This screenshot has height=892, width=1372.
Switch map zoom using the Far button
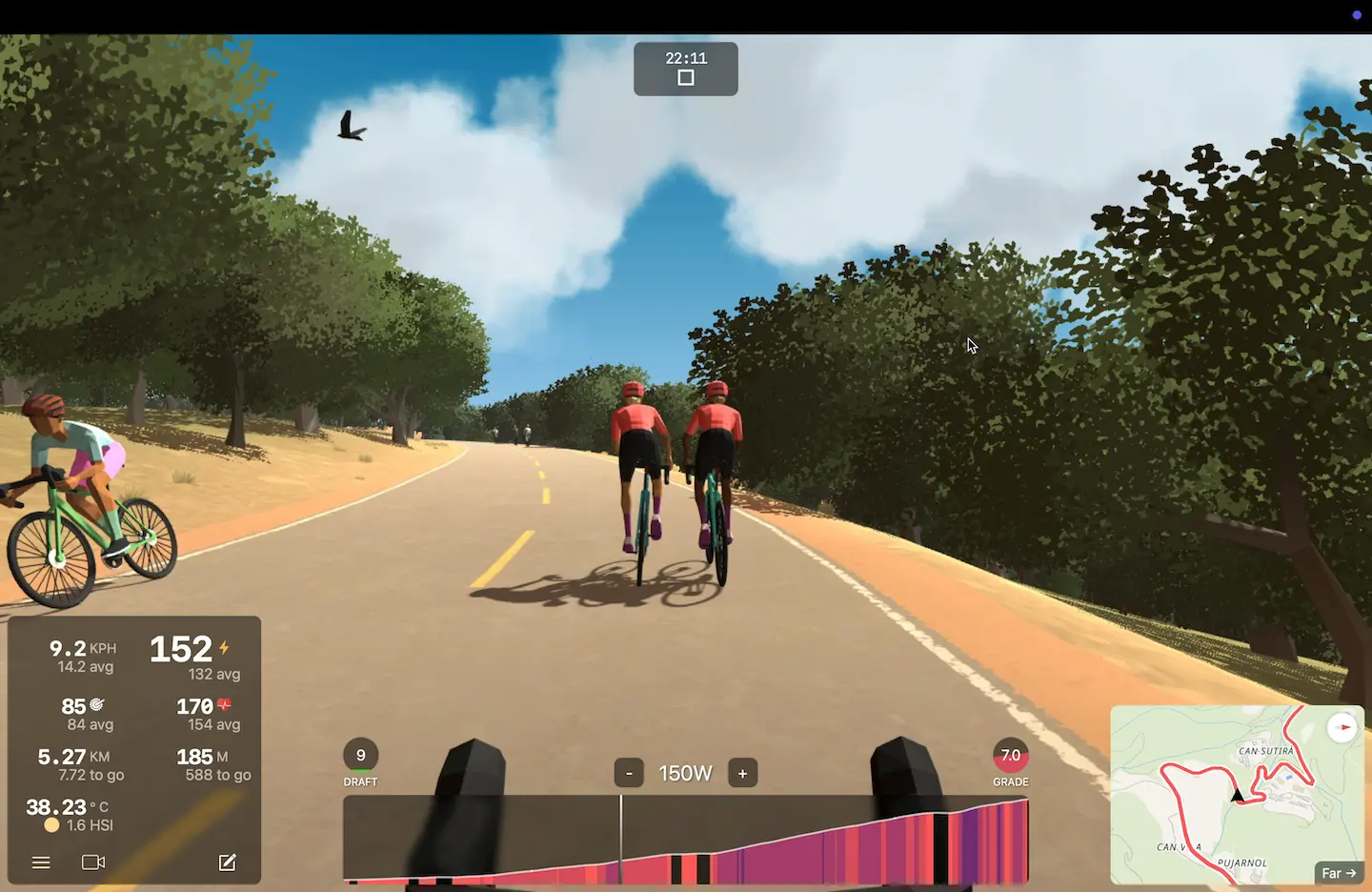(x=1339, y=873)
